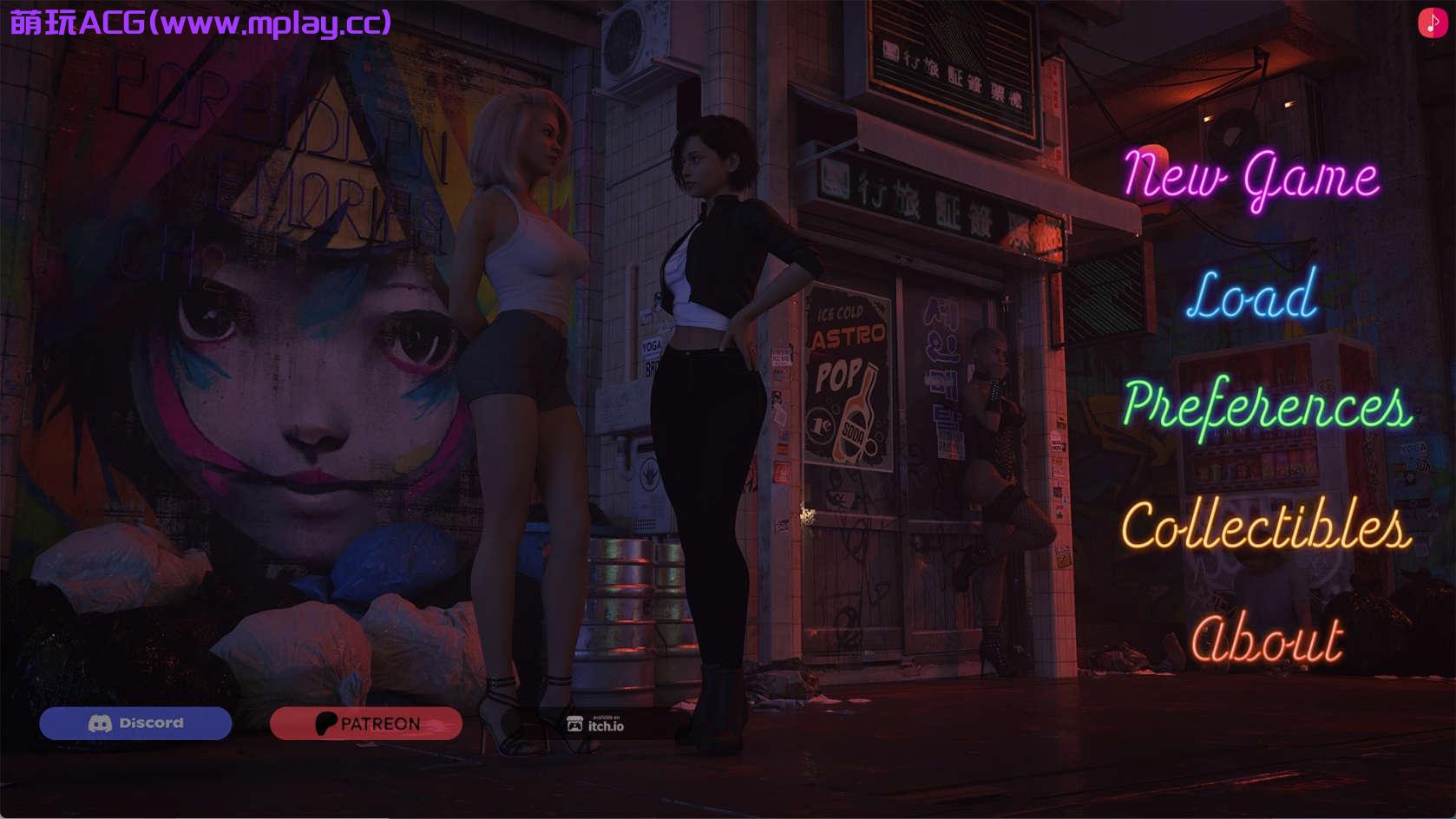Open the Discord link button
The height and width of the screenshot is (819, 1456).
point(135,724)
